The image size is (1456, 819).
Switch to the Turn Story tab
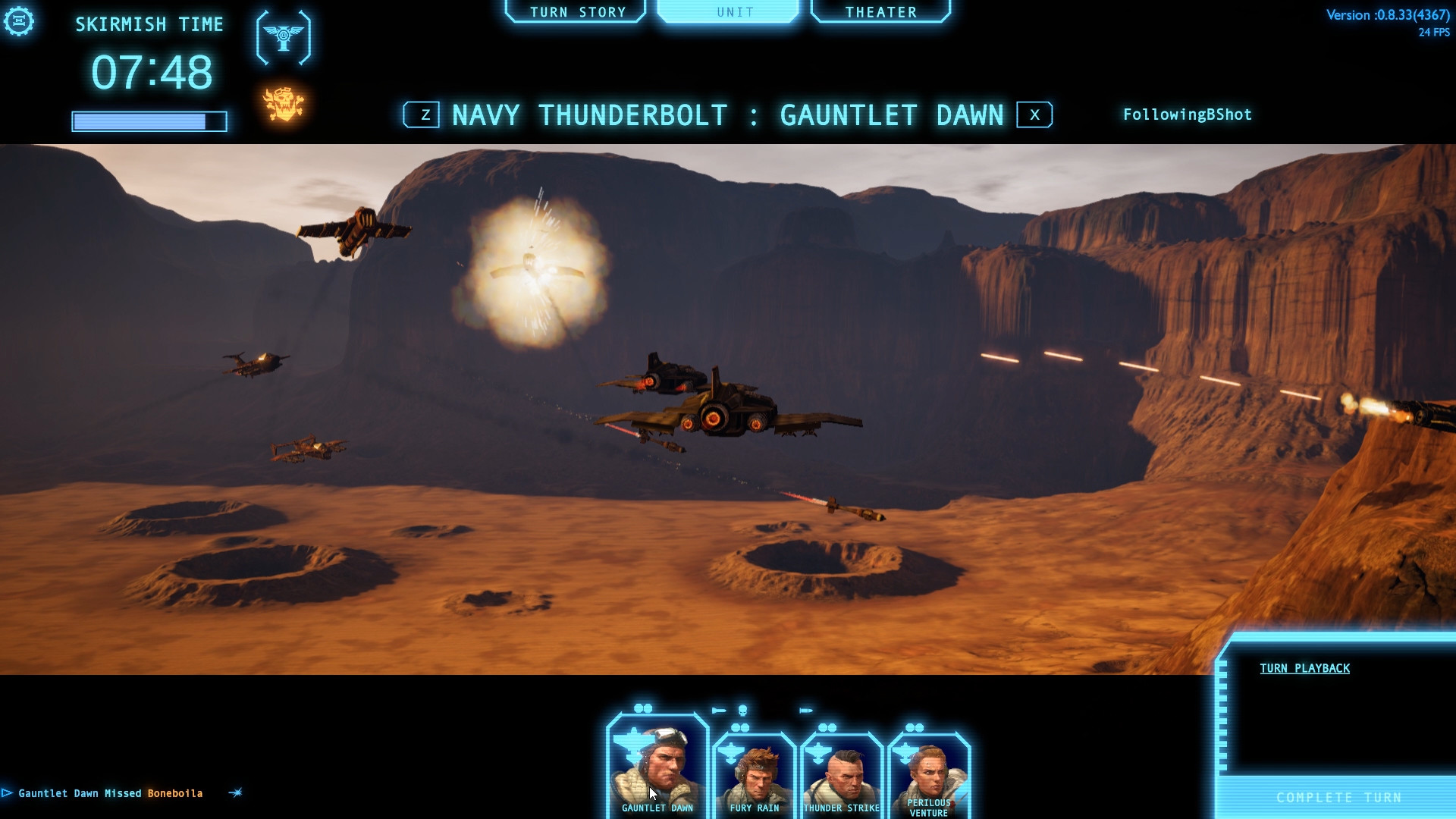pos(578,11)
